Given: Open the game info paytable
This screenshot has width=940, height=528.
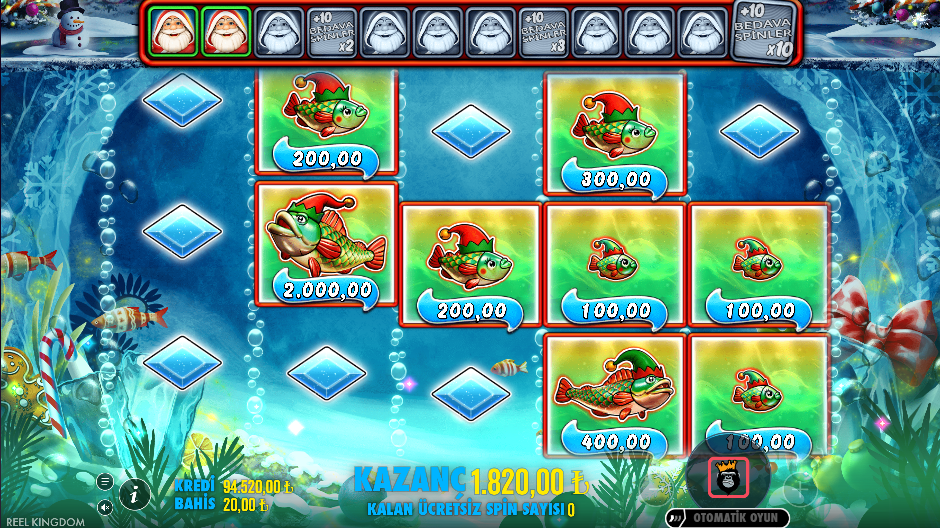Looking at the screenshot, I should click(134, 493).
